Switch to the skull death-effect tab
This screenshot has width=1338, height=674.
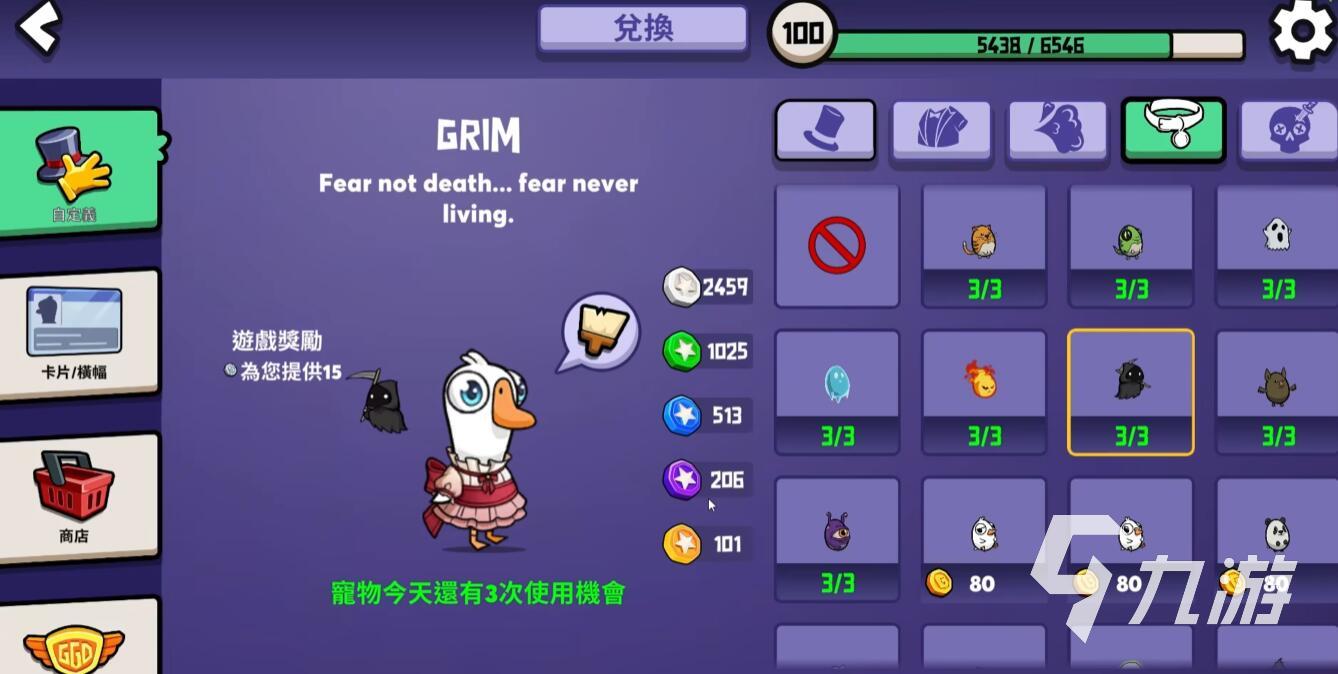tap(1288, 130)
